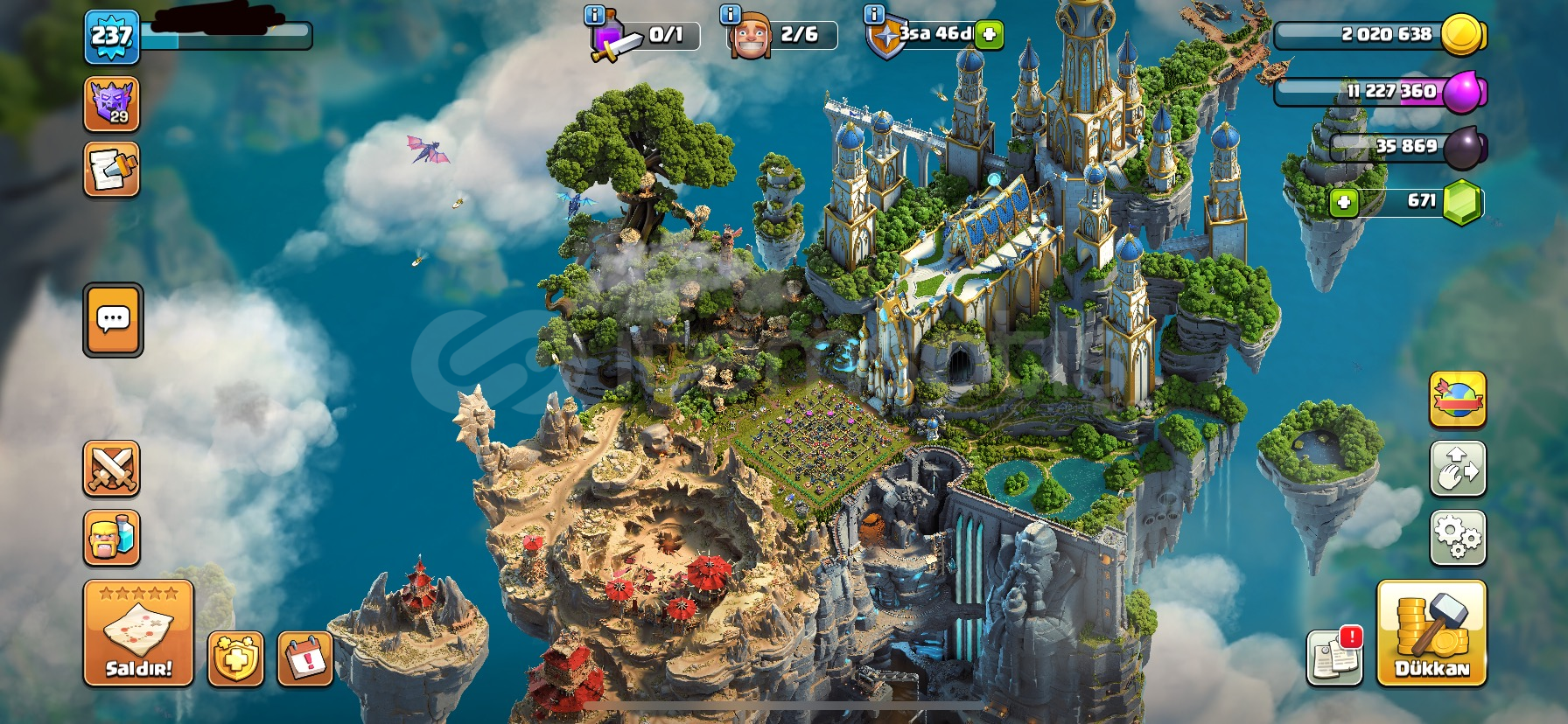Open the settings gears button
This screenshot has height=724, width=1568.
coord(1457,537)
